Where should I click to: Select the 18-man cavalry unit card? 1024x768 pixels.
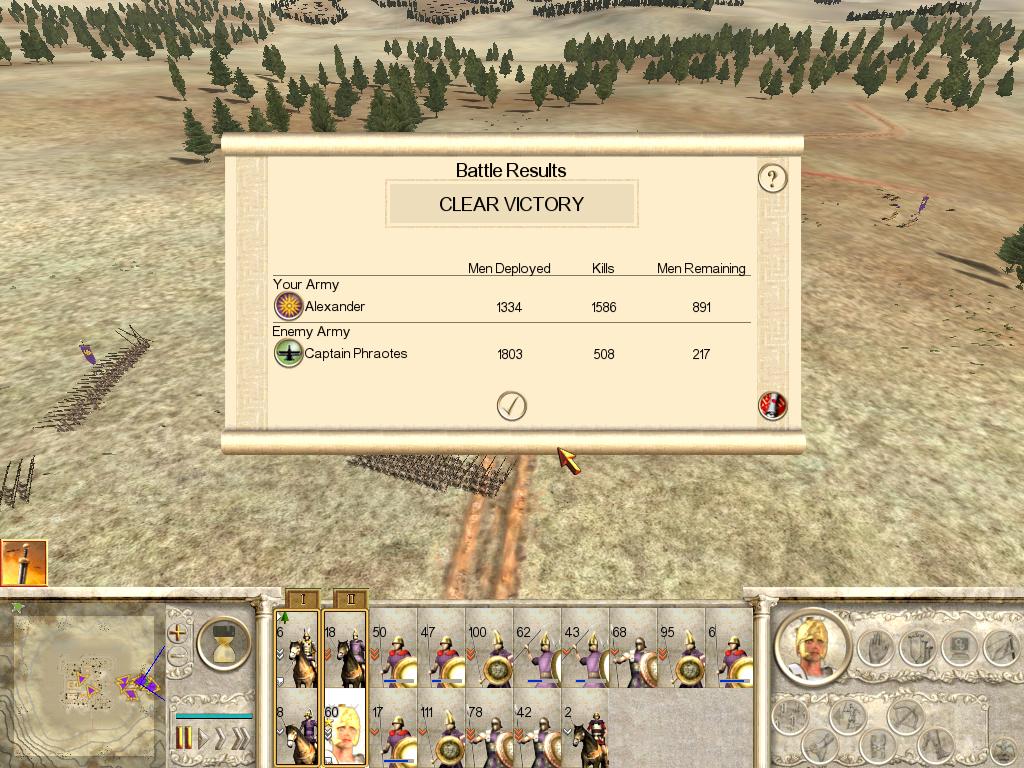pos(345,649)
